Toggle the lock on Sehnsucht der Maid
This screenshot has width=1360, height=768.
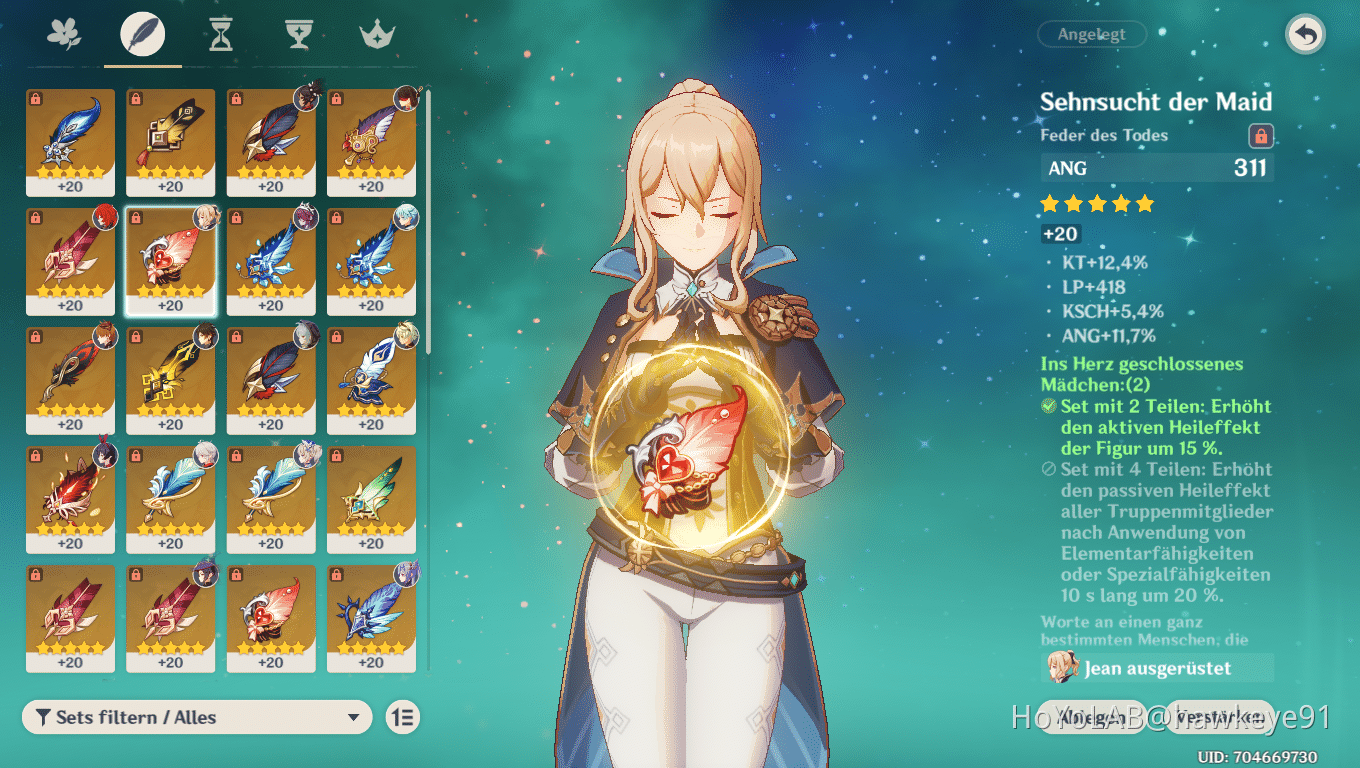(1260, 136)
